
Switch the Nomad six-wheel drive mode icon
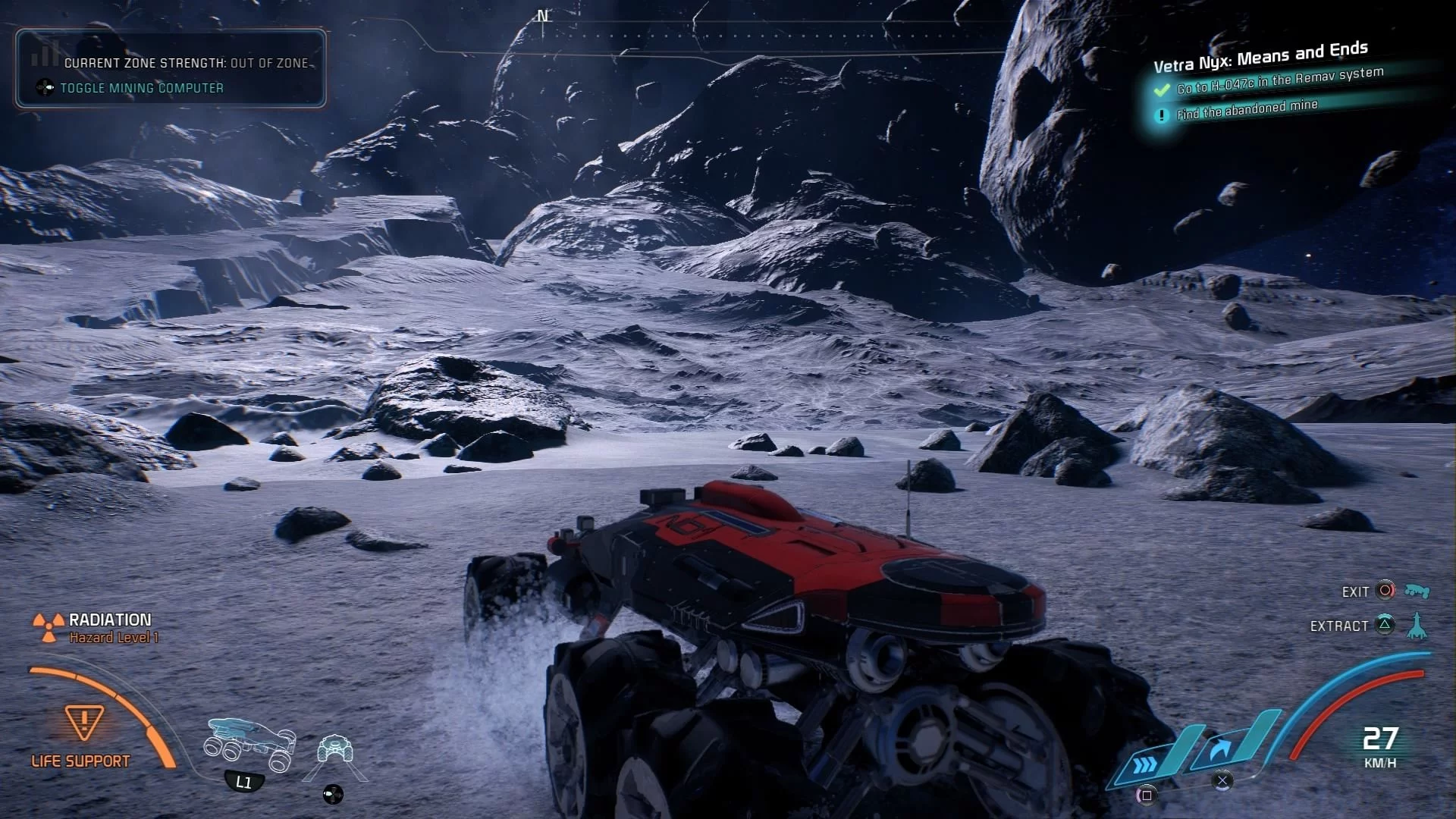pos(249,745)
